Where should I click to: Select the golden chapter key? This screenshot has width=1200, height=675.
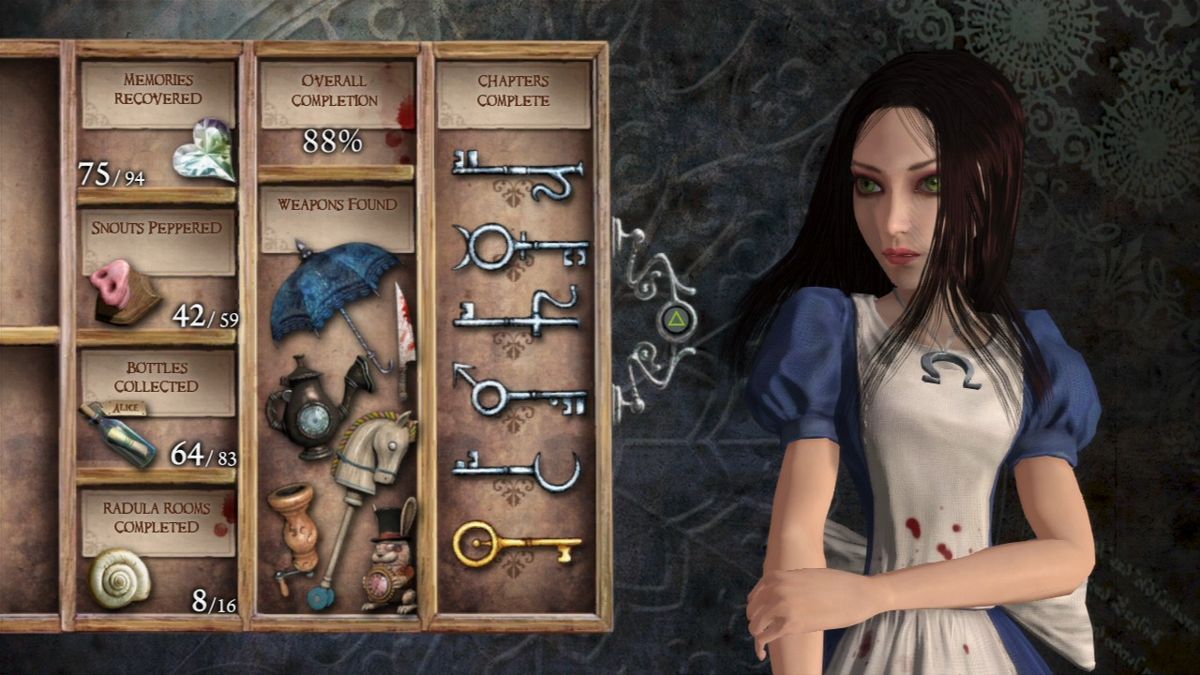click(x=515, y=545)
